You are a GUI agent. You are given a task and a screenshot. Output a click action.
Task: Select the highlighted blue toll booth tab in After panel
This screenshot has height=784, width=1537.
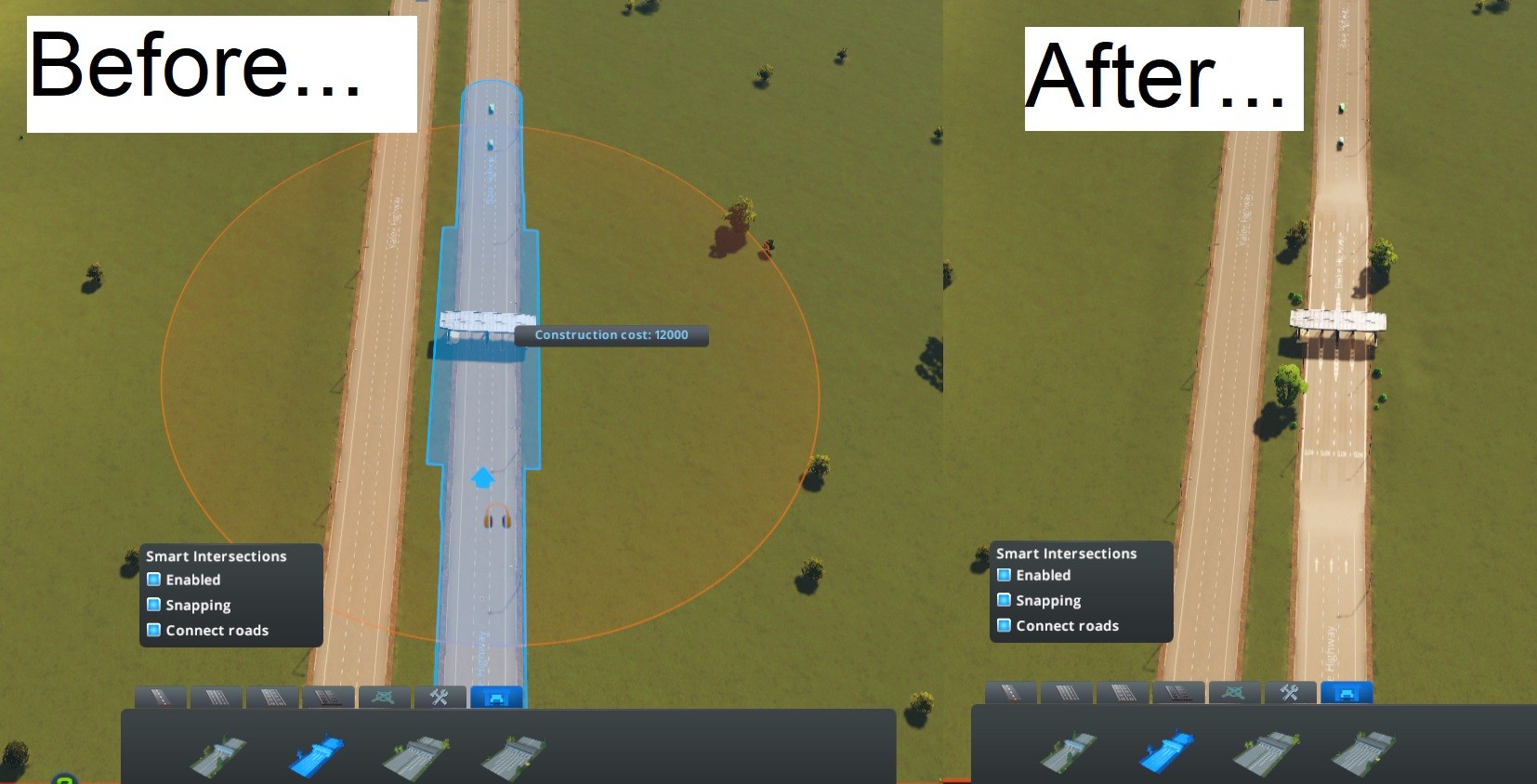[1347, 693]
